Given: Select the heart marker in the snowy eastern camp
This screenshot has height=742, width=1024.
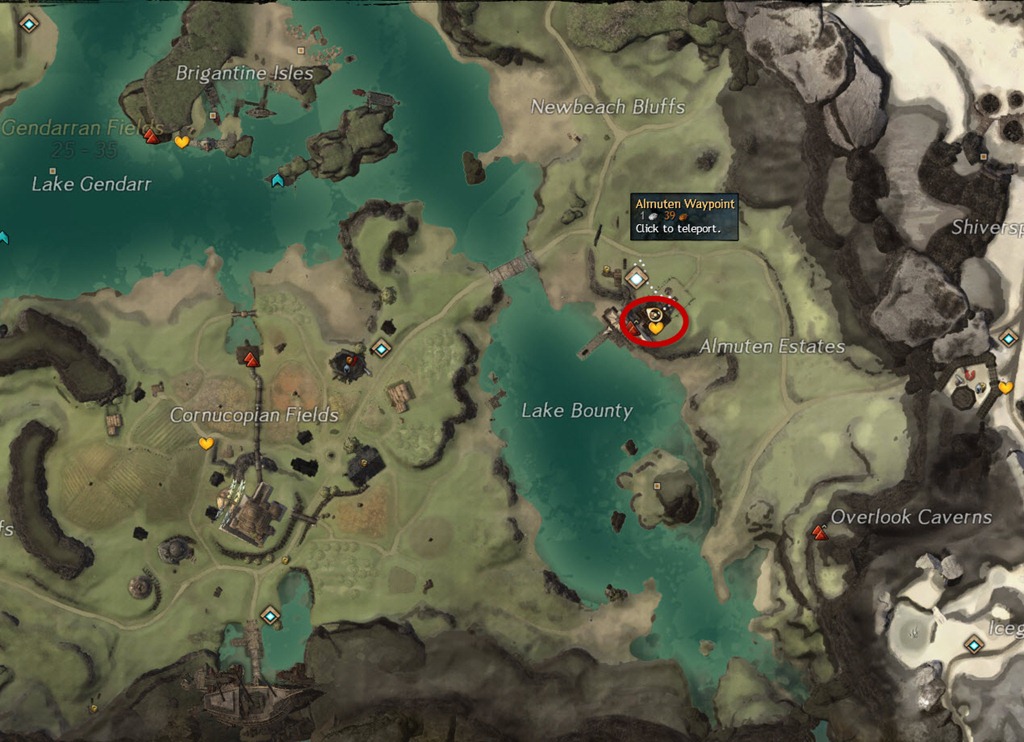Looking at the screenshot, I should click(1005, 387).
